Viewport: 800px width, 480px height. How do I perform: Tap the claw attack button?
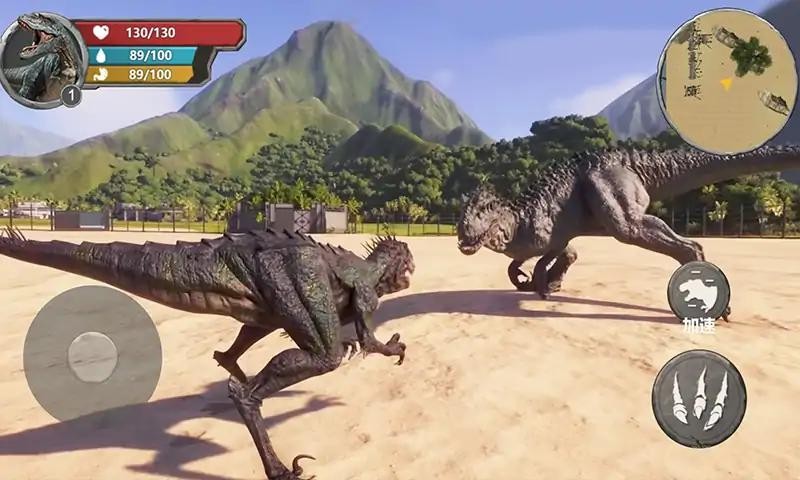coord(699,398)
